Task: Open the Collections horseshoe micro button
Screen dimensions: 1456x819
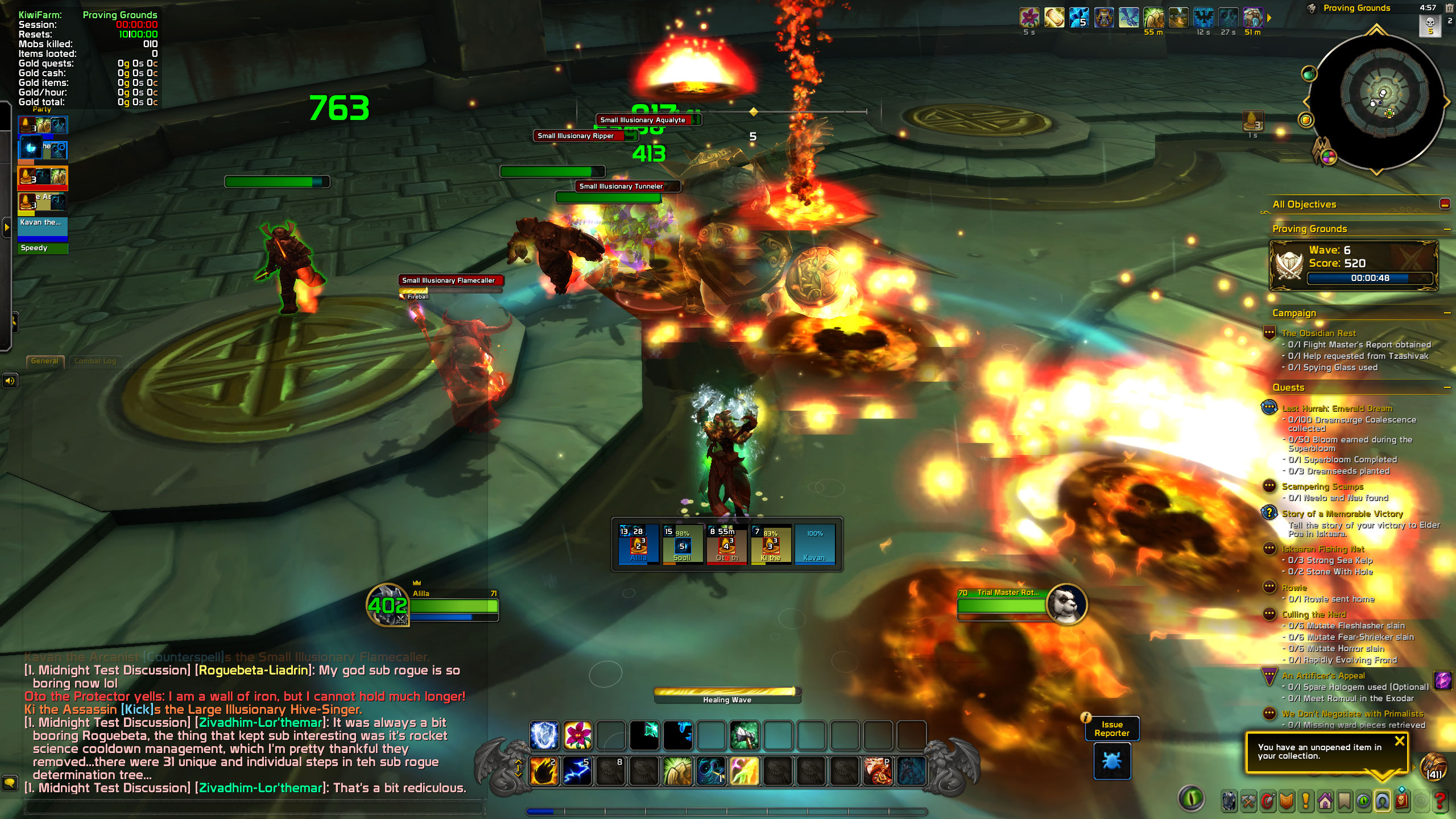Action: 1383,801
